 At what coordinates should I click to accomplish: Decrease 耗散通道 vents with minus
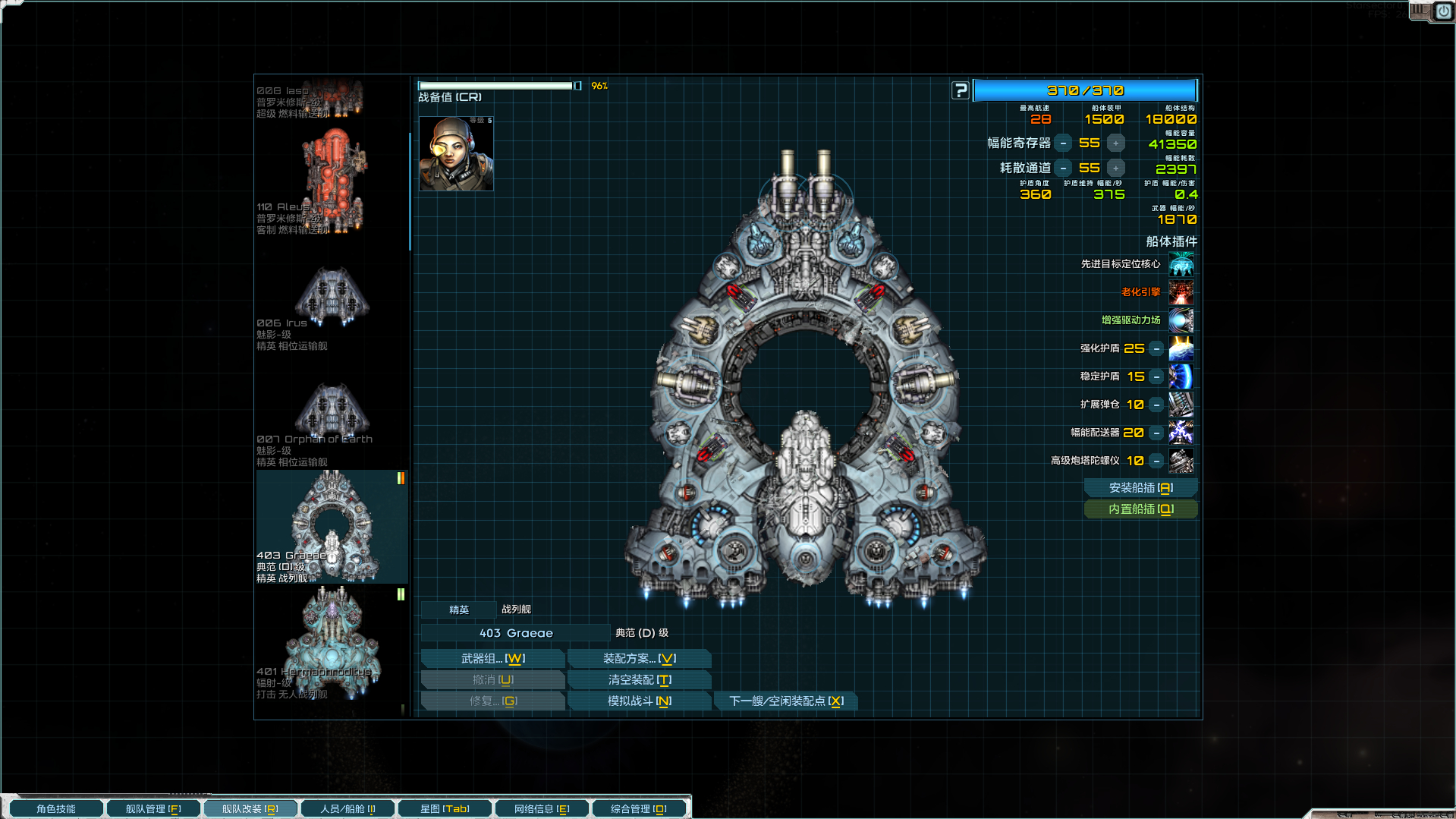click(1064, 169)
